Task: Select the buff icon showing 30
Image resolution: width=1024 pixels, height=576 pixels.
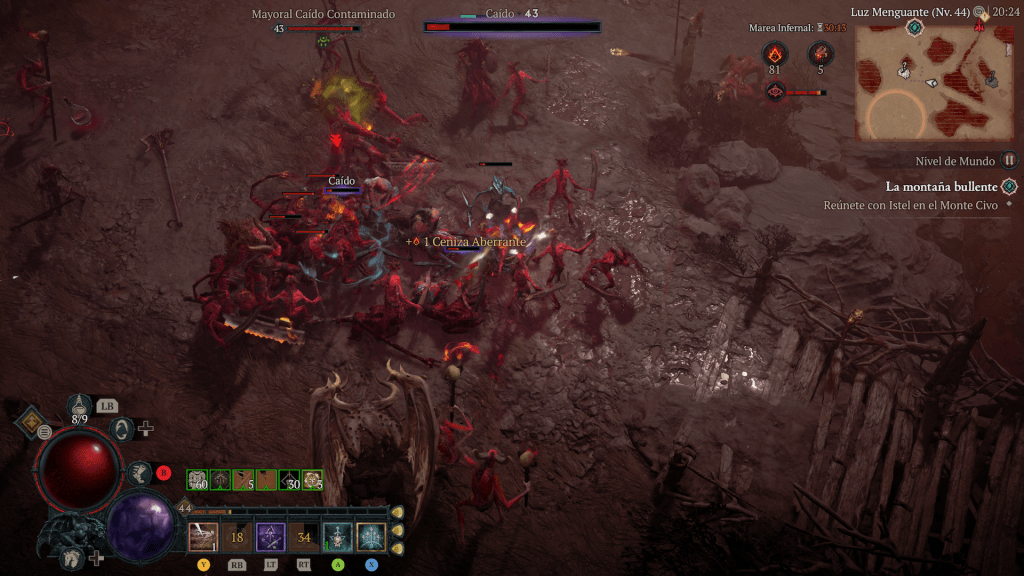Action: [289, 480]
